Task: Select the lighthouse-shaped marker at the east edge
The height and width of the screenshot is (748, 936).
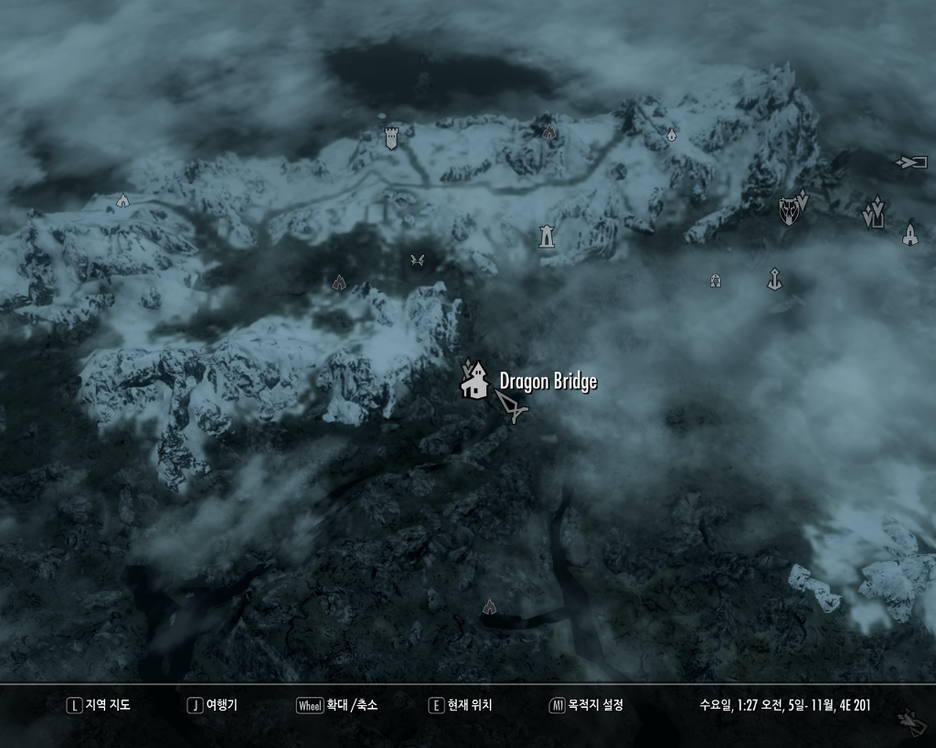Action: point(909,235)
